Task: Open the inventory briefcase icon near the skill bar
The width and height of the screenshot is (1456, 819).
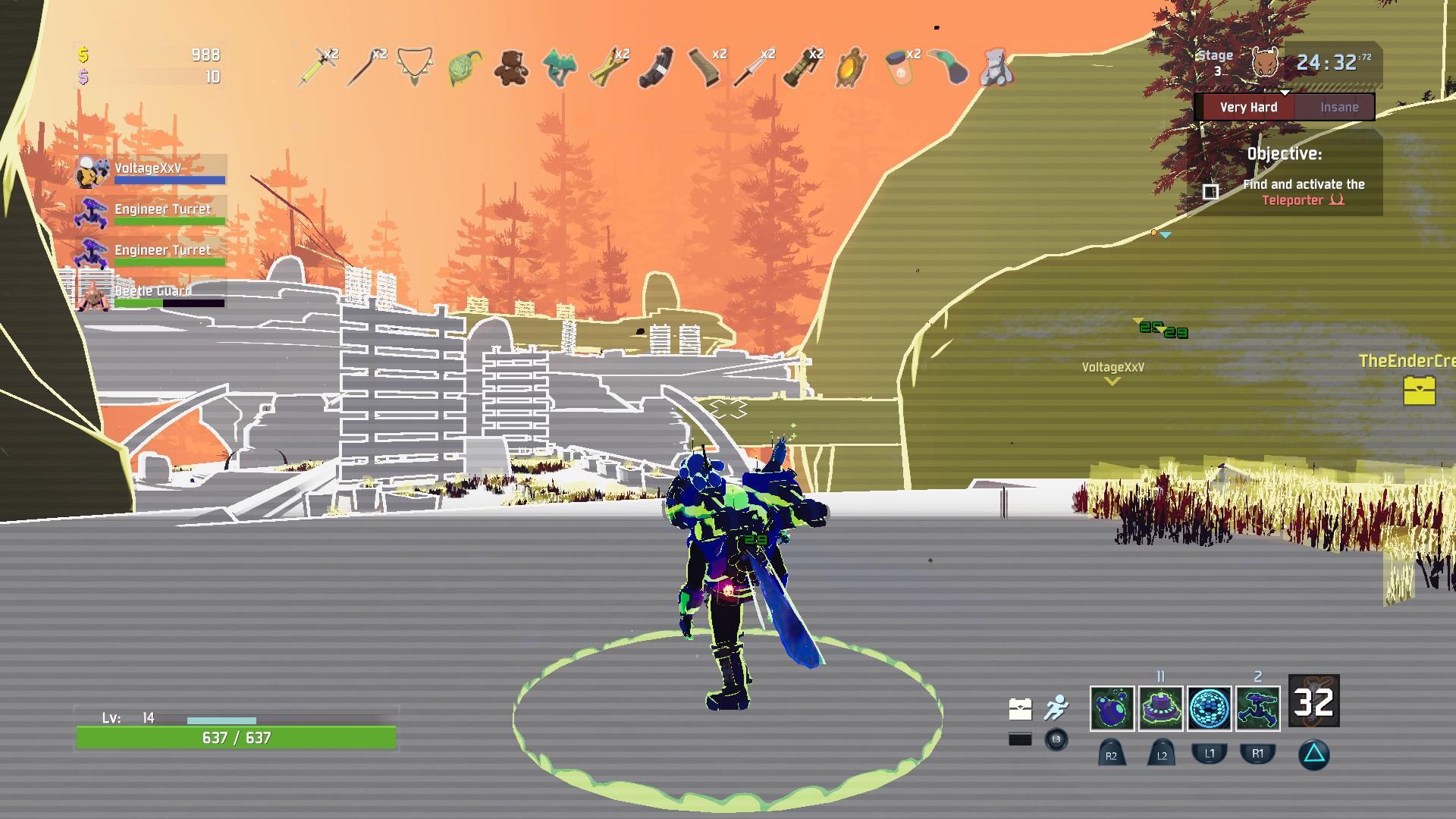Action: (x=1020, y=708)
